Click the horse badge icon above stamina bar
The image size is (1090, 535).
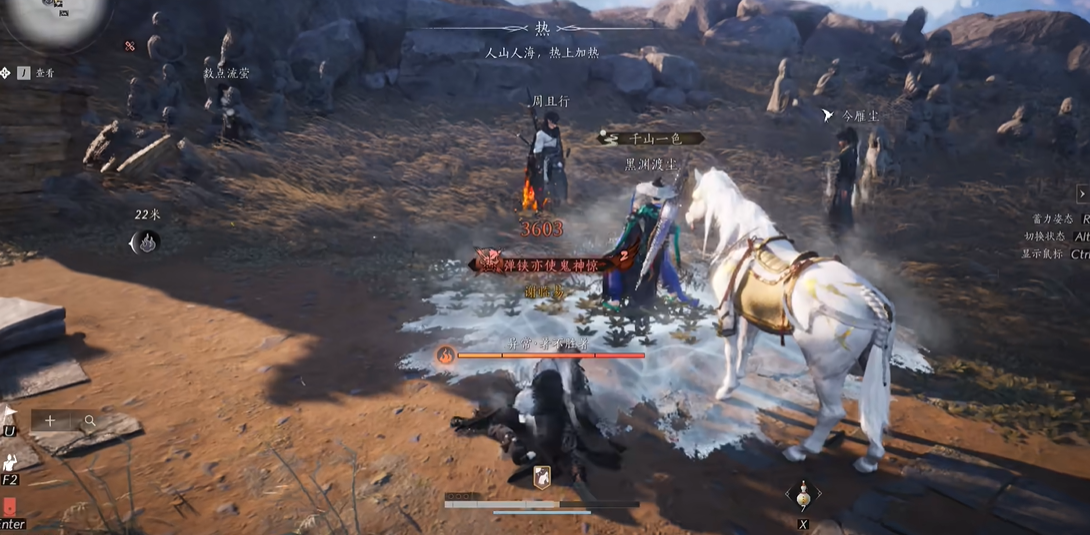pyautogui.click(x=541, y=477)
